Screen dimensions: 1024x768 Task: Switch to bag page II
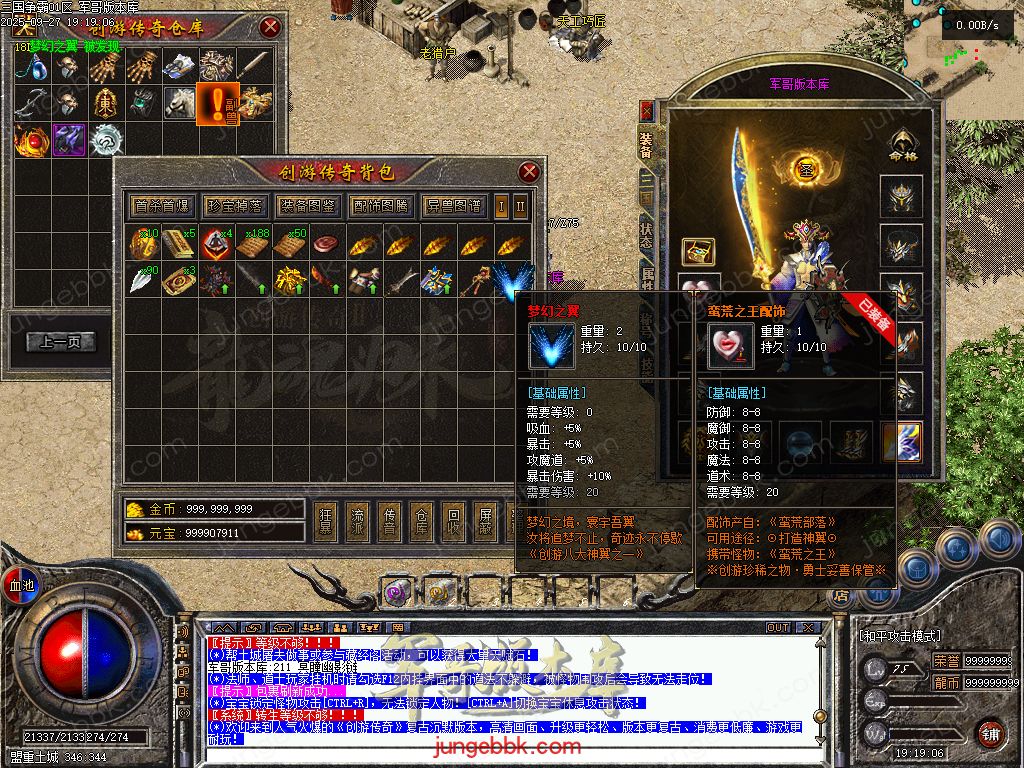(x=520, y=207)
